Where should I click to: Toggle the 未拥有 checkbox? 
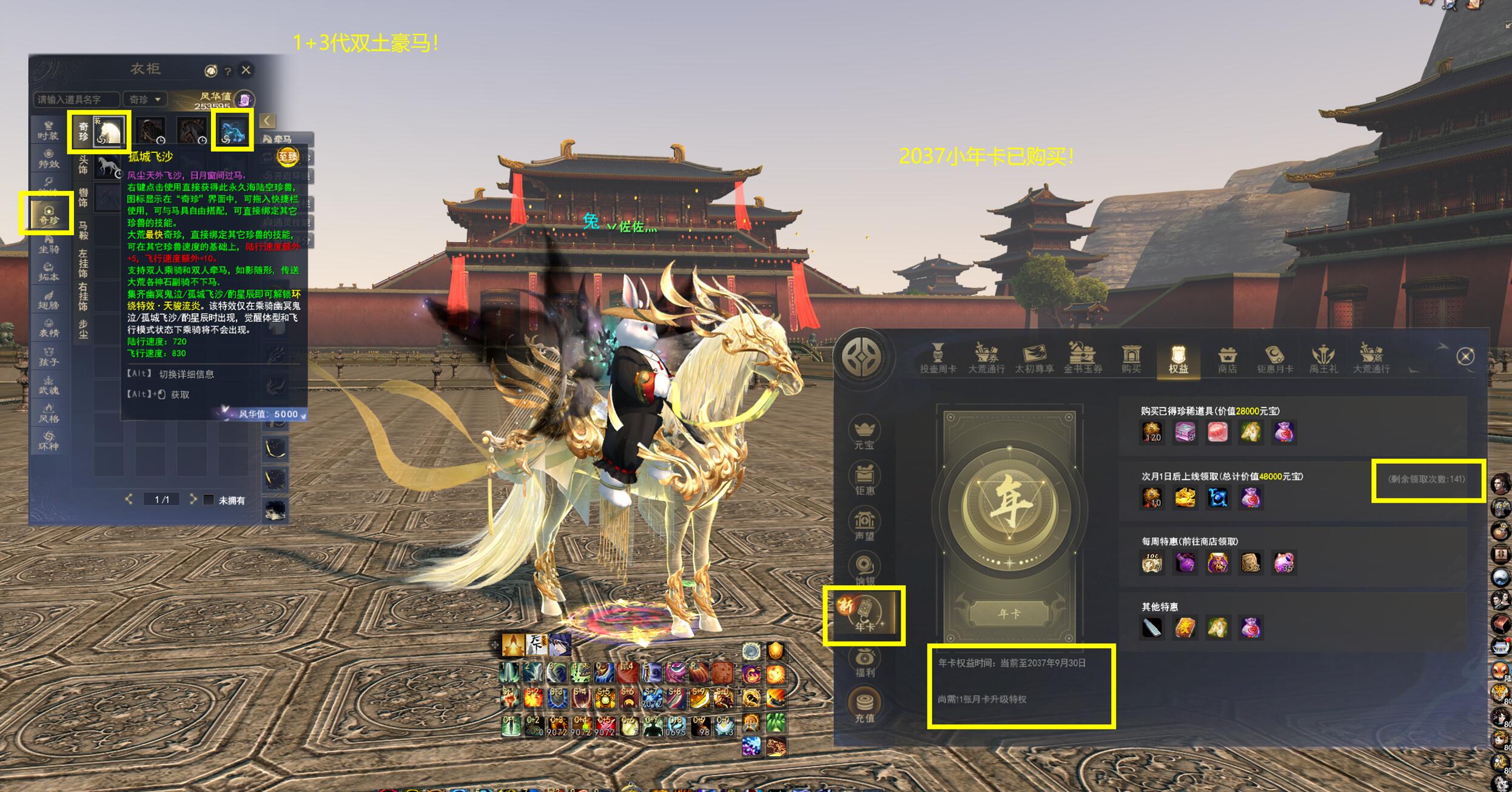[209, 500]
